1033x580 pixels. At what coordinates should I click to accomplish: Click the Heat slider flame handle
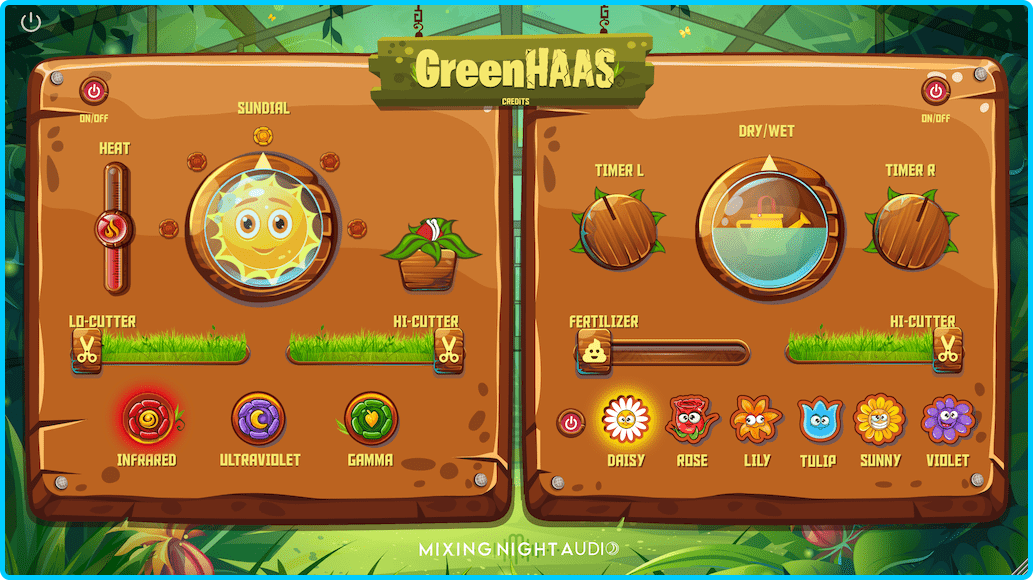(x=114, y=229)
